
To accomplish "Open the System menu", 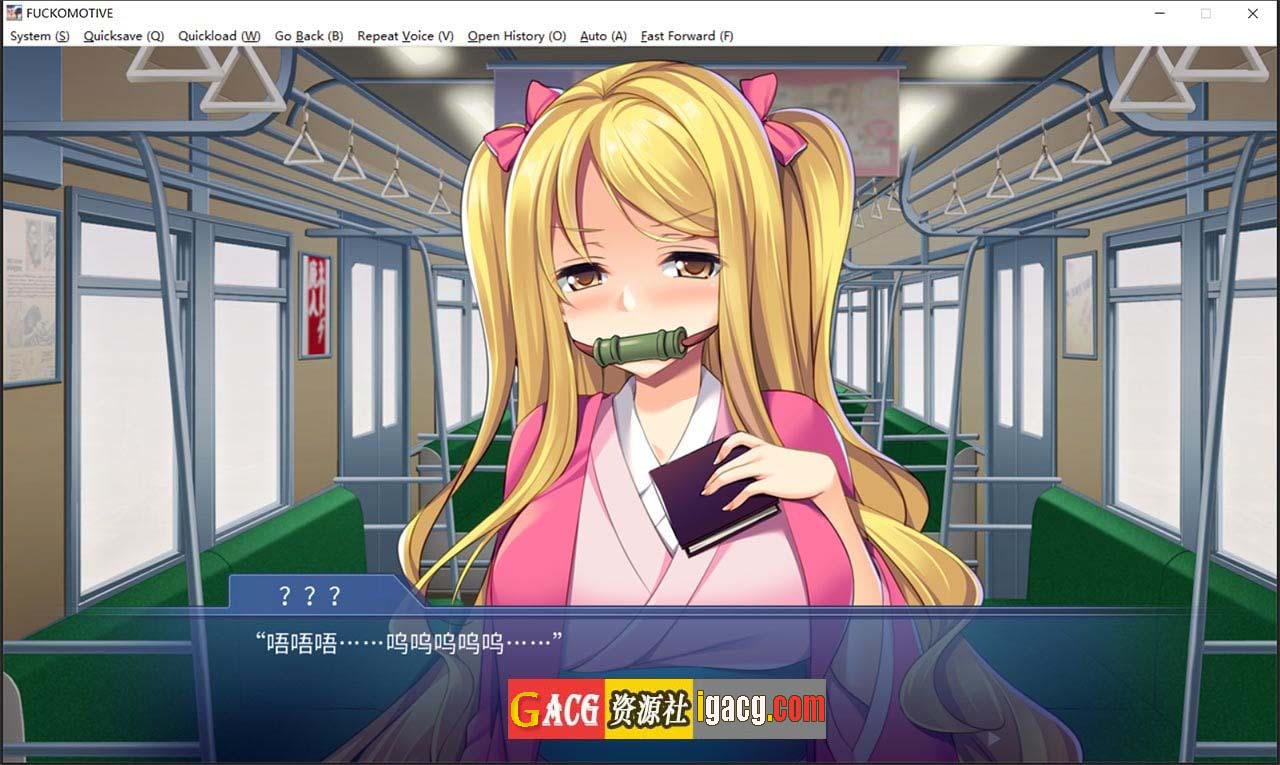I will pos(40,36).
